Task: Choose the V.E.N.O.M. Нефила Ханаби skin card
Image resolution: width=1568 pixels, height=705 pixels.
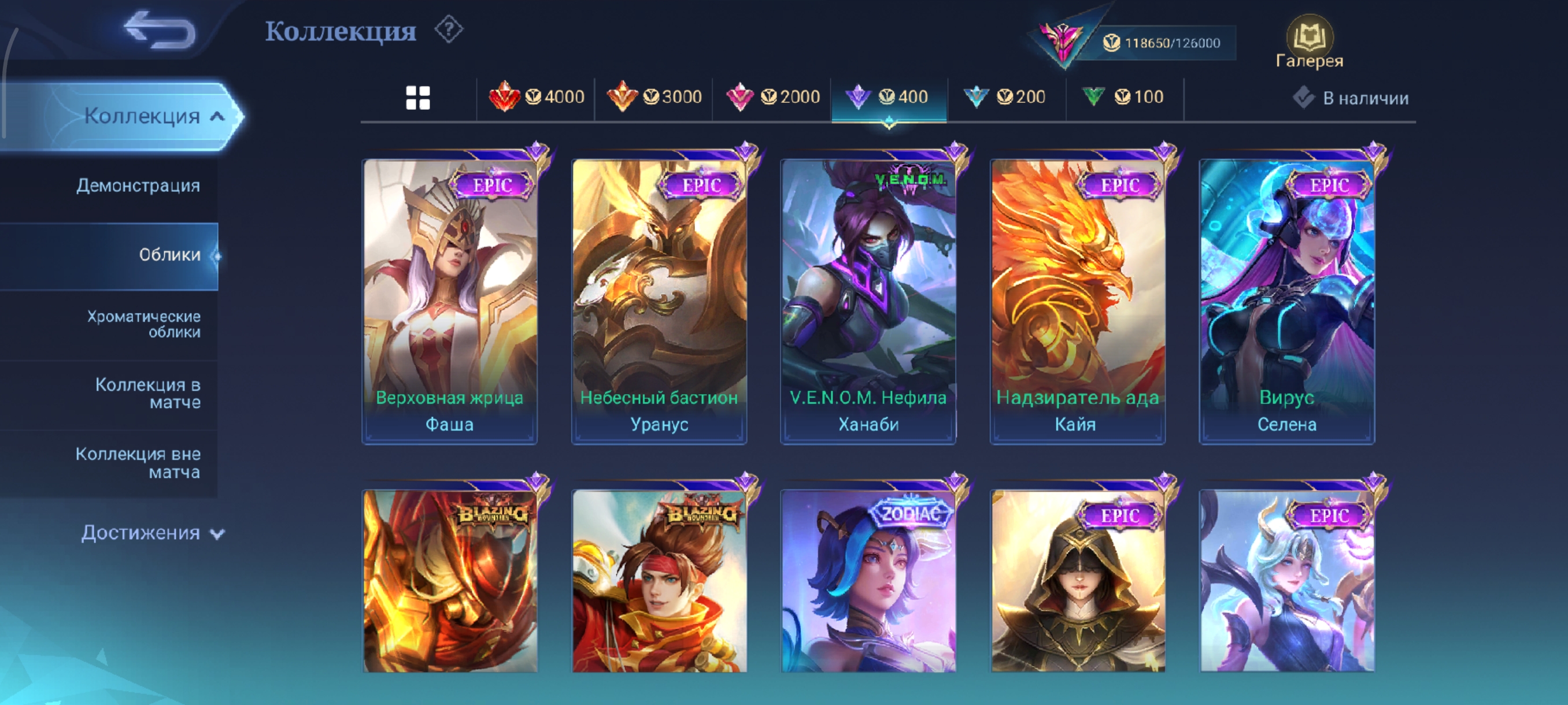Action: 868,301
